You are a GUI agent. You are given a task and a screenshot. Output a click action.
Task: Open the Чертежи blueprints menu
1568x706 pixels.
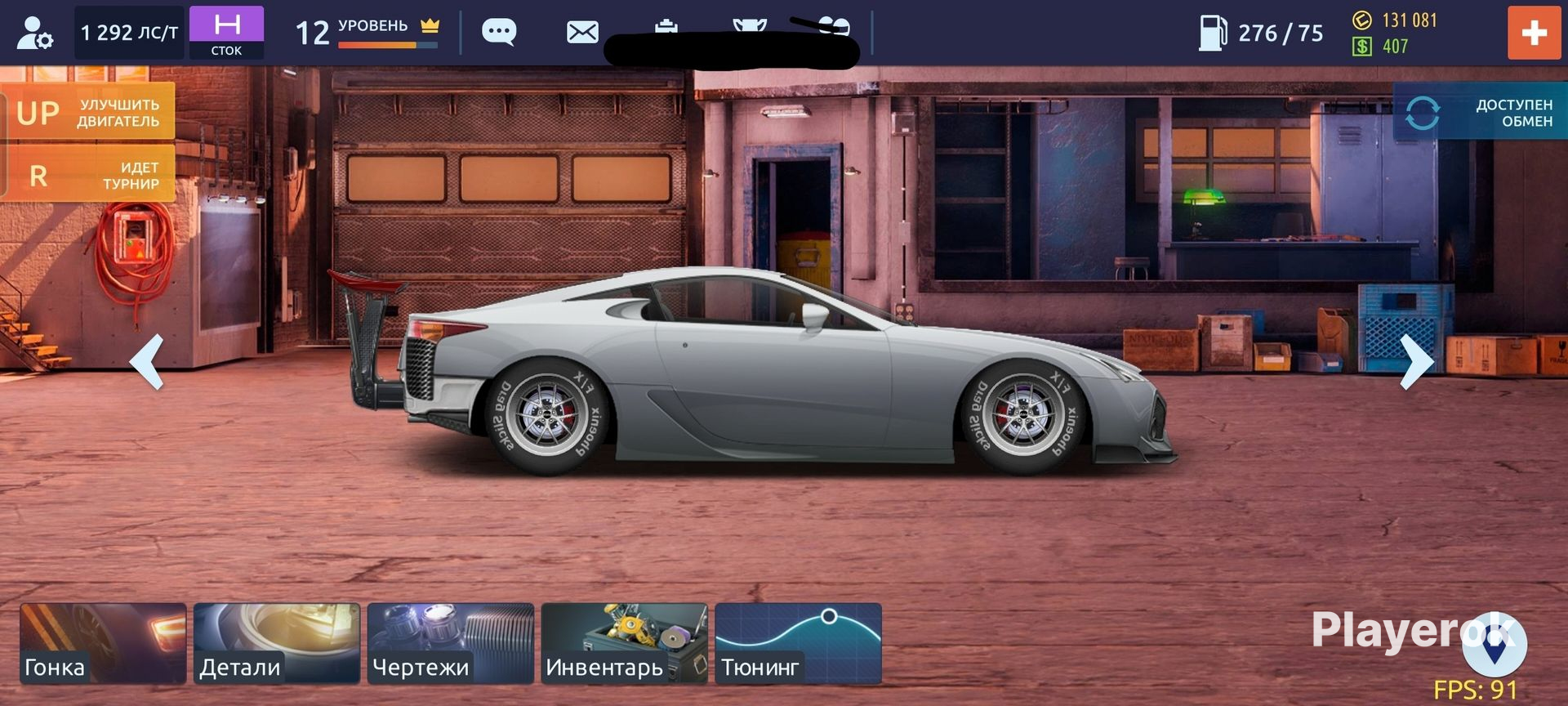click(x=451, y=643)
